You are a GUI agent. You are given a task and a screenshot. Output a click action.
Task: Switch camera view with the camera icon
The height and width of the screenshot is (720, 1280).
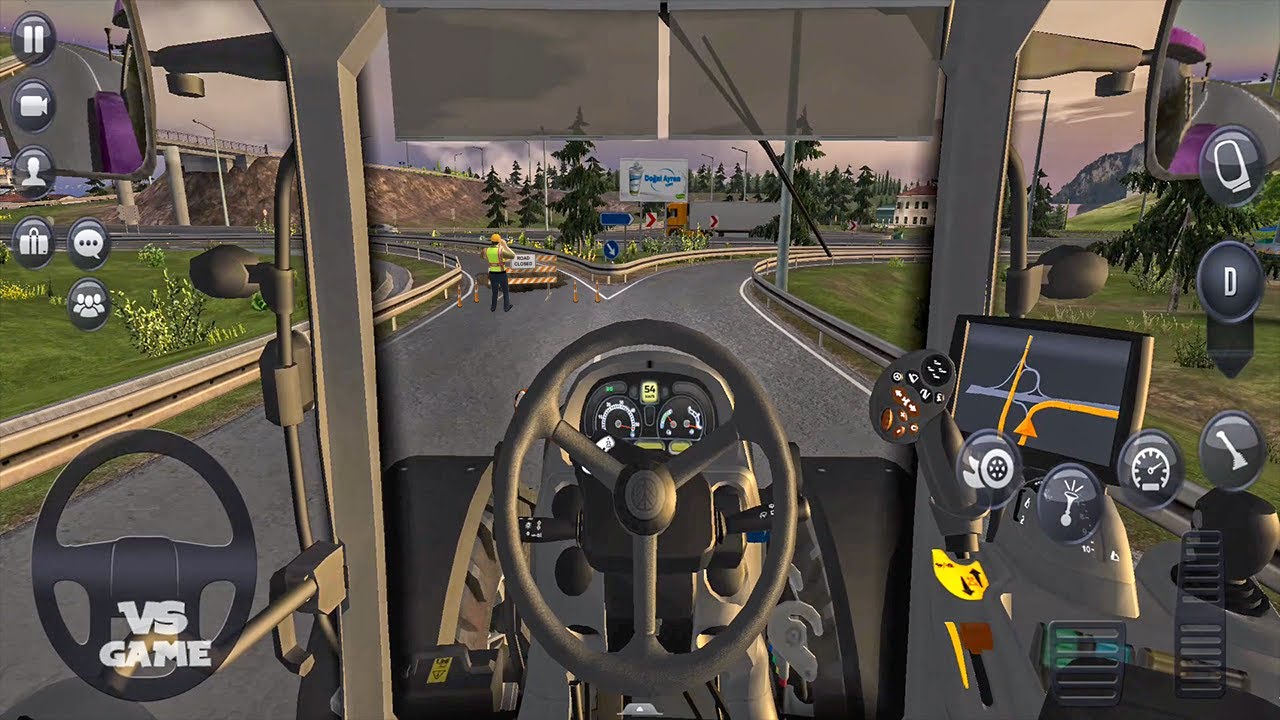[33, 105]
